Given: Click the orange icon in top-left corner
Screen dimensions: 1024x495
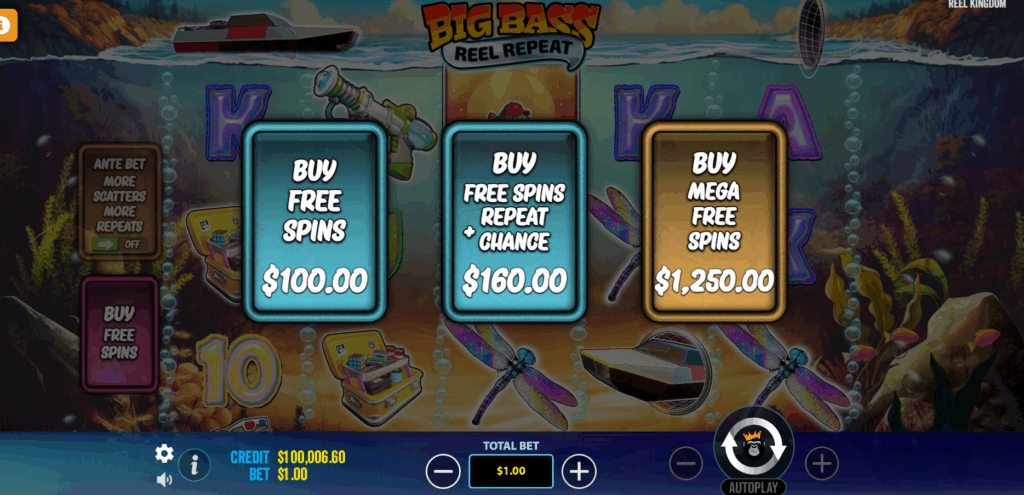Looking at the screenshot, I should pyautogui.click(x=8, y=28).
